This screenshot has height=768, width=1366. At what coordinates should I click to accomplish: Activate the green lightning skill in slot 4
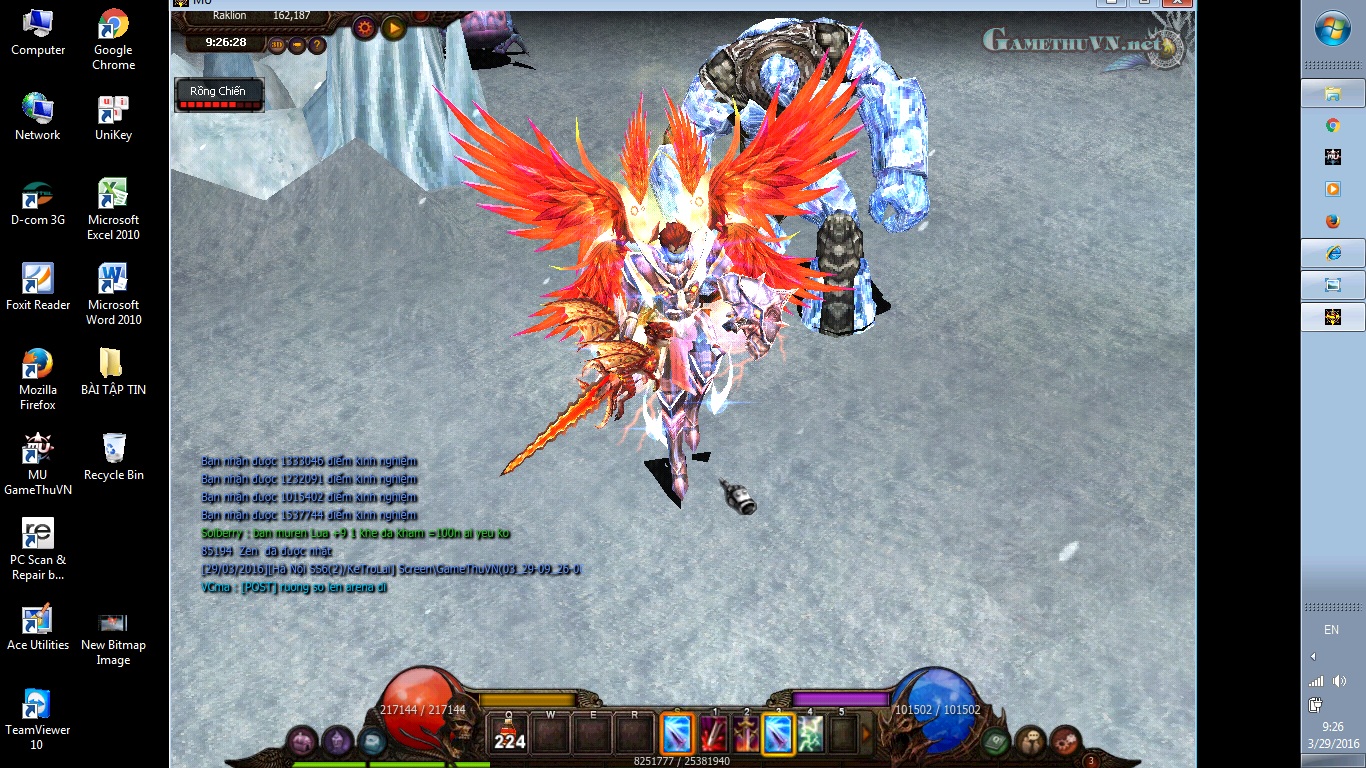[x=810, y=735]
